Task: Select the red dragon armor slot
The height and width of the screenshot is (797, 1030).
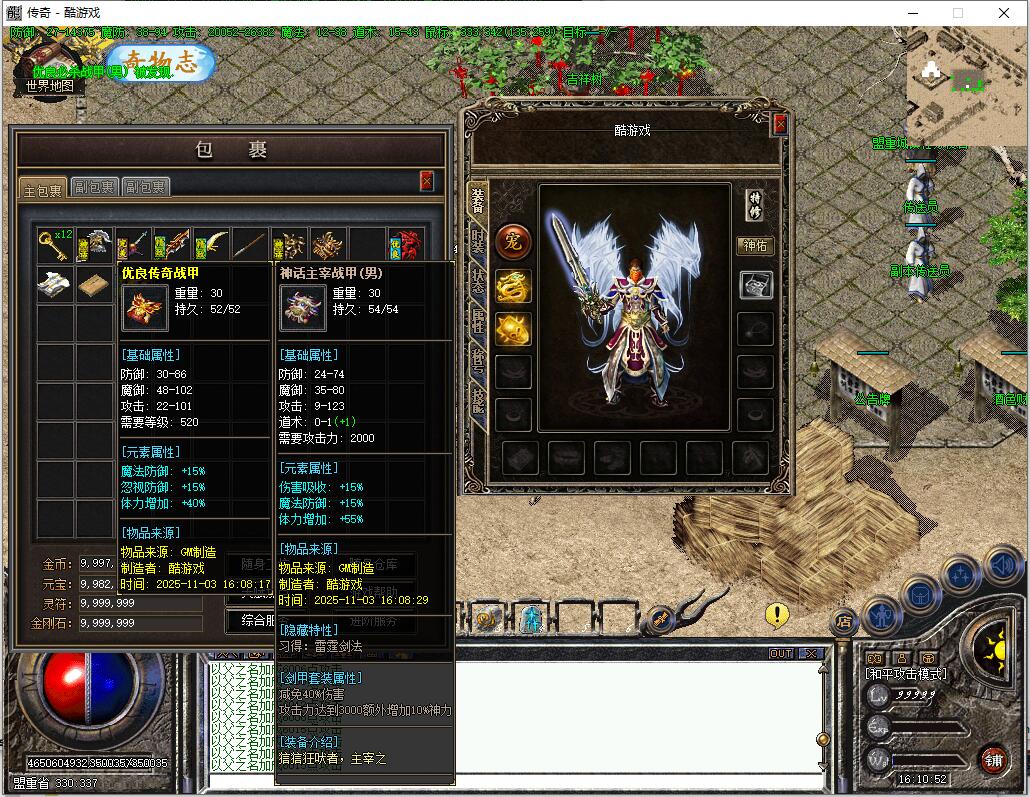Action: (406, 244)
